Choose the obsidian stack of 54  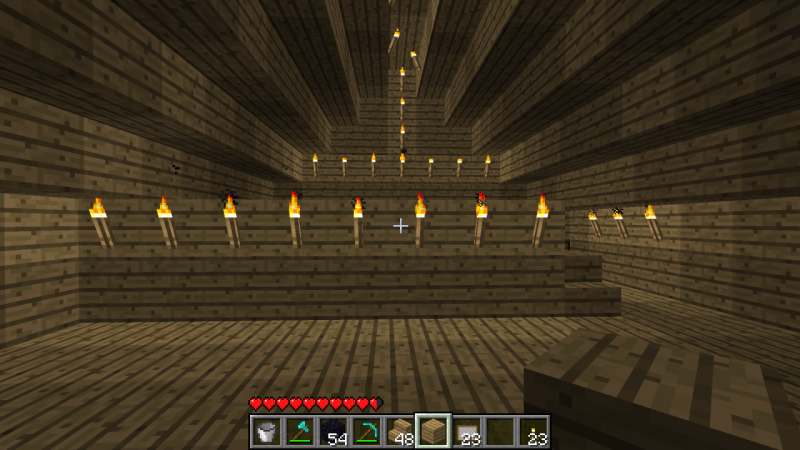pos(332,431)
